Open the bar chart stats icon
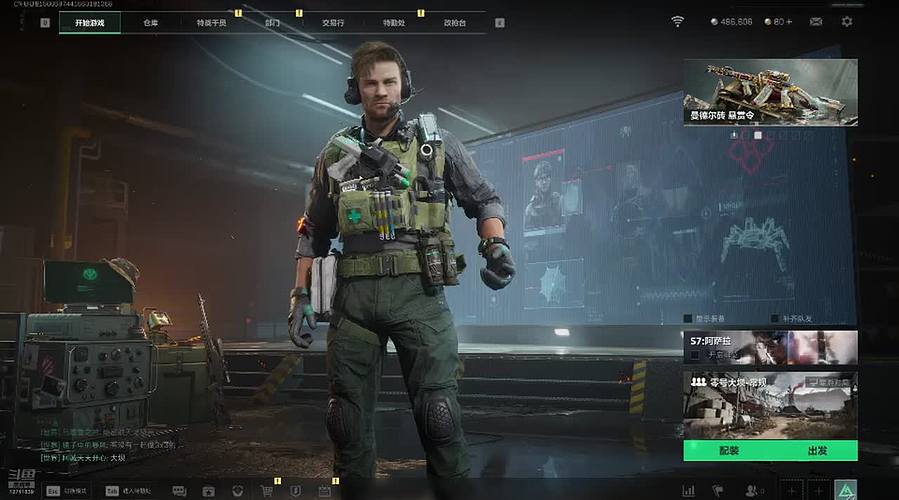 tap(688, 491)
